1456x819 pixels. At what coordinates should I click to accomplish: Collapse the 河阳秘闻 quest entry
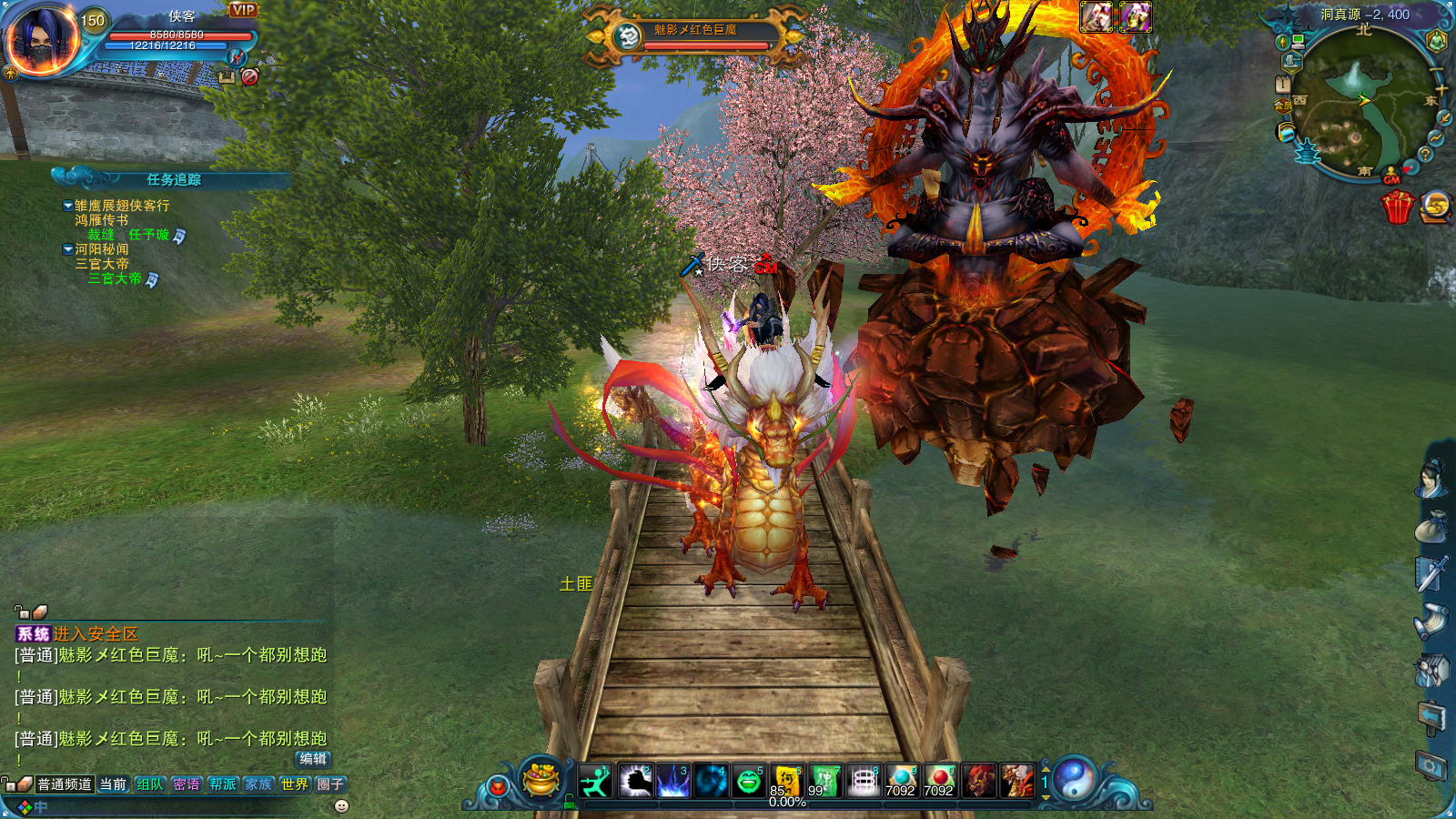click(68, 249)
